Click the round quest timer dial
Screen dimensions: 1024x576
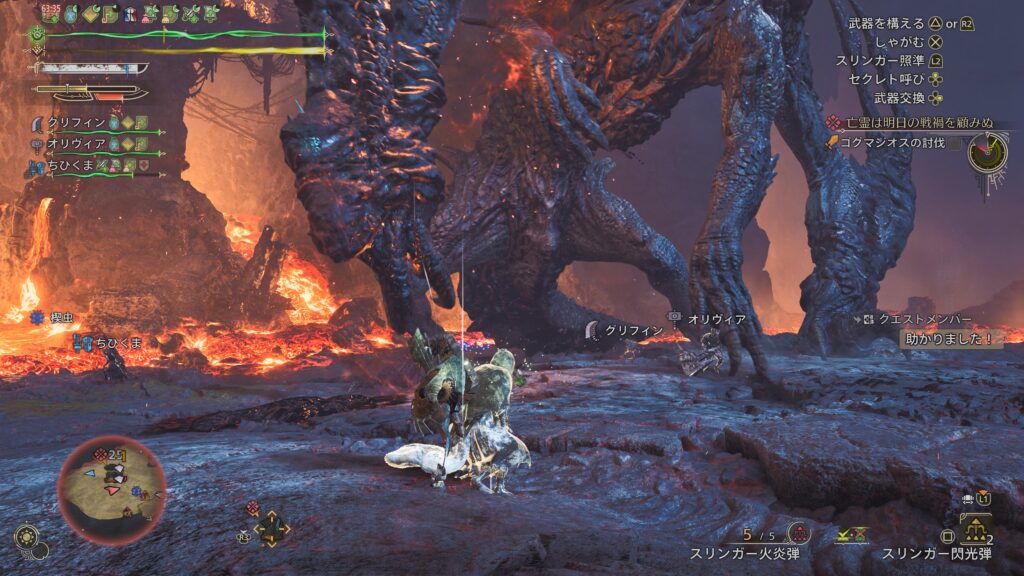pyautogui.click(x=987, y=152)
